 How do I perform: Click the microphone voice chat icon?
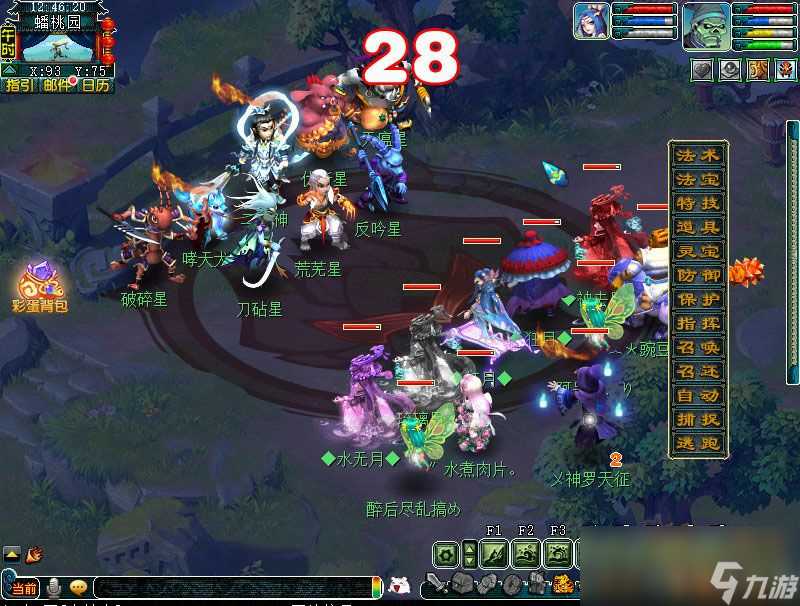[52, 587]
